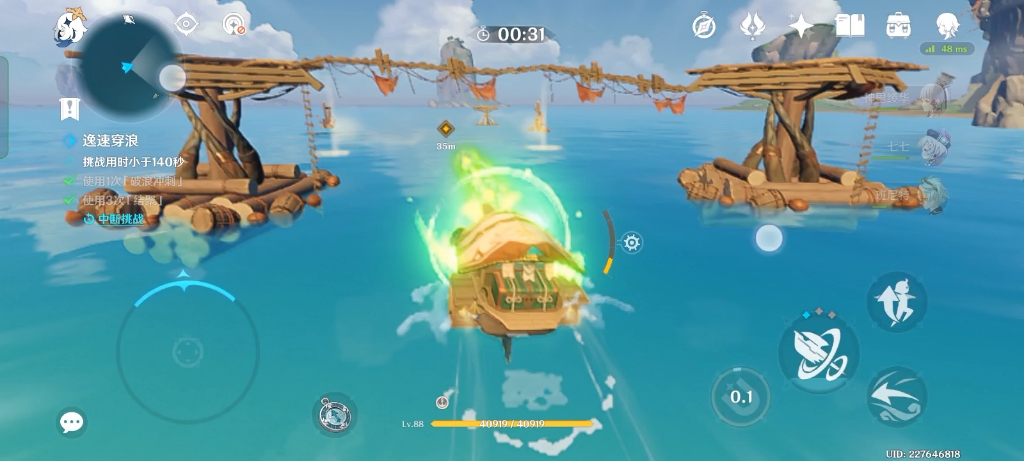Open the compass adventure icon
The image size is (1024, 461).
coord(703,25)
